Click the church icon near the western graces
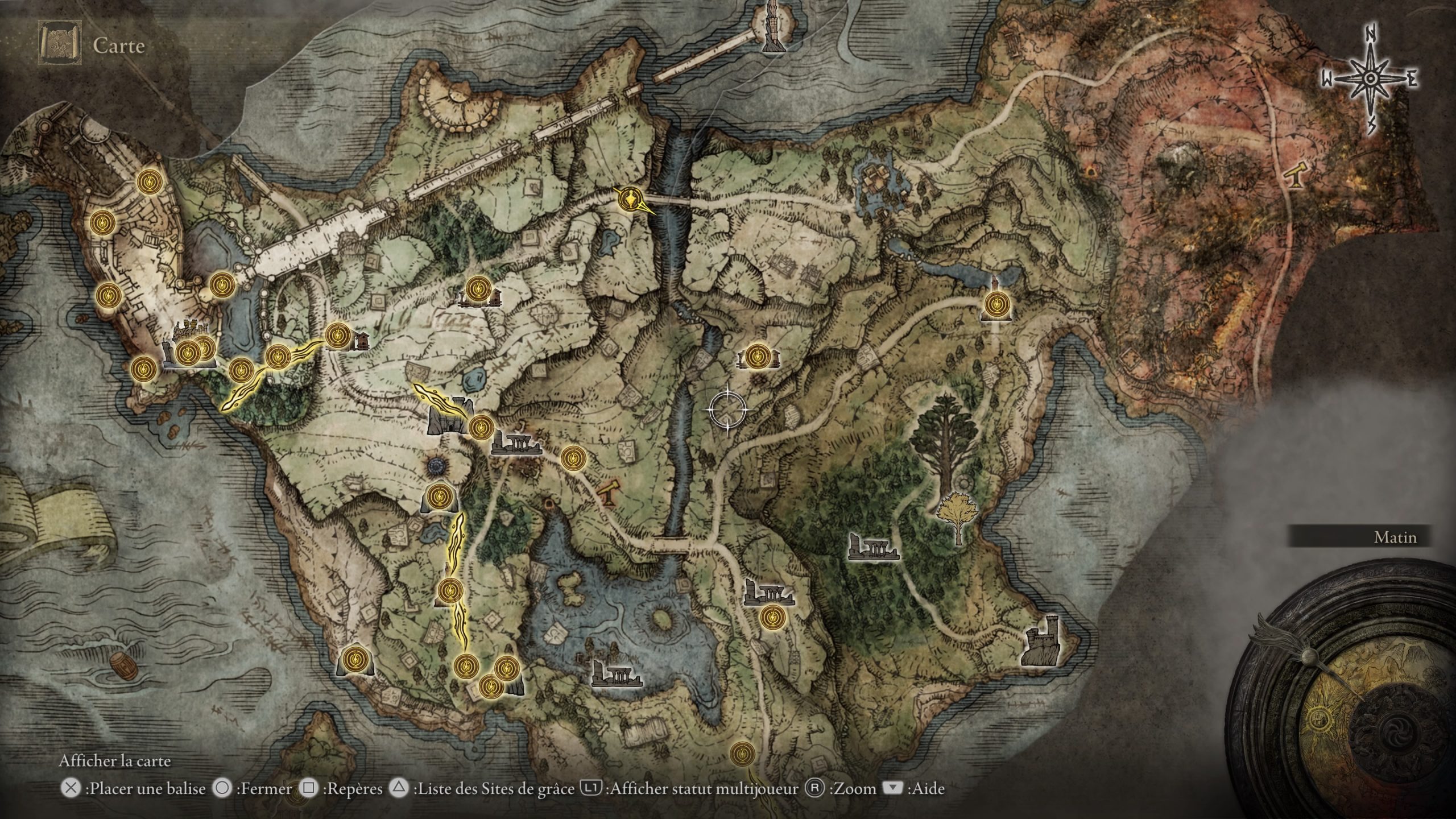The height and width of the screenshot is (819, 1456). (x=364, y=341)
